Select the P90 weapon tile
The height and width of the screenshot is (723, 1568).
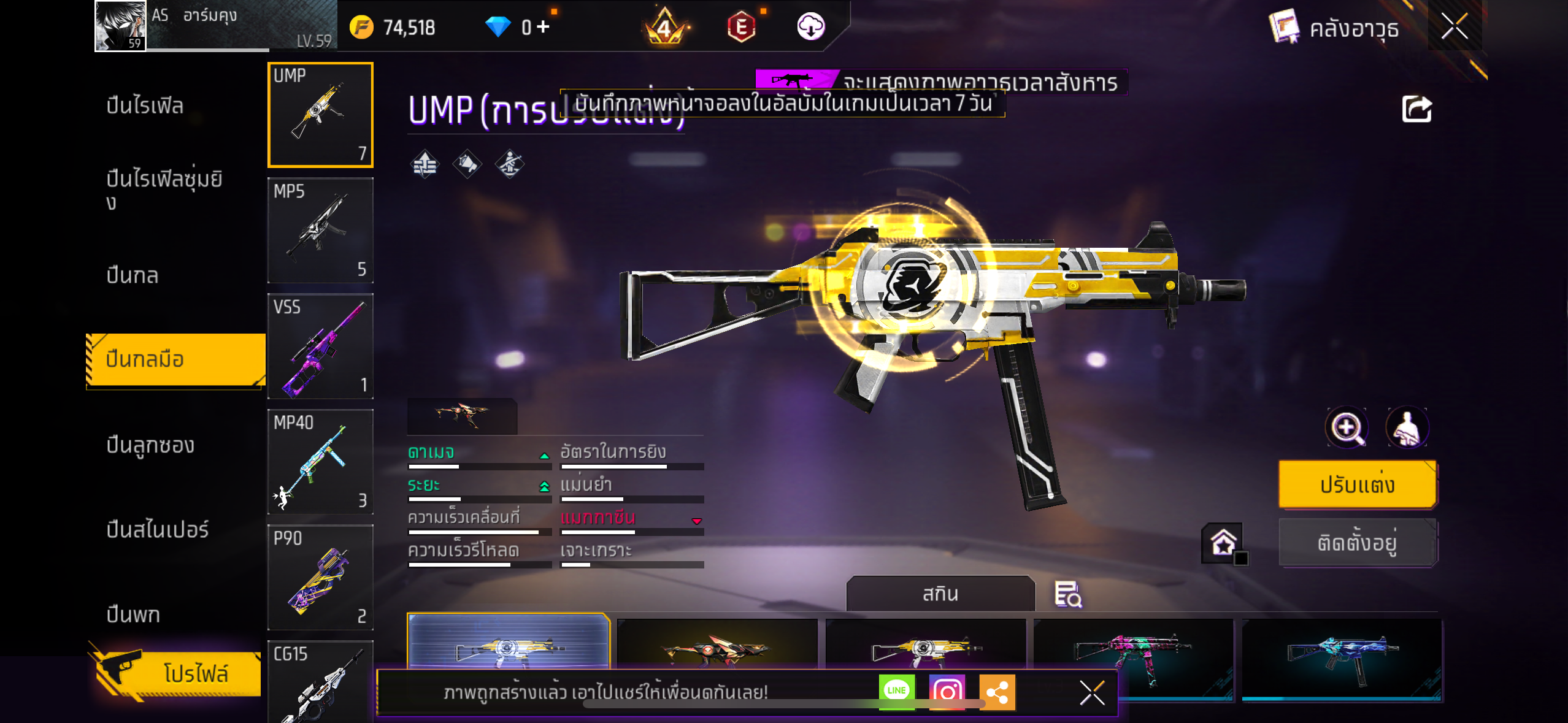tap(320, 577)
